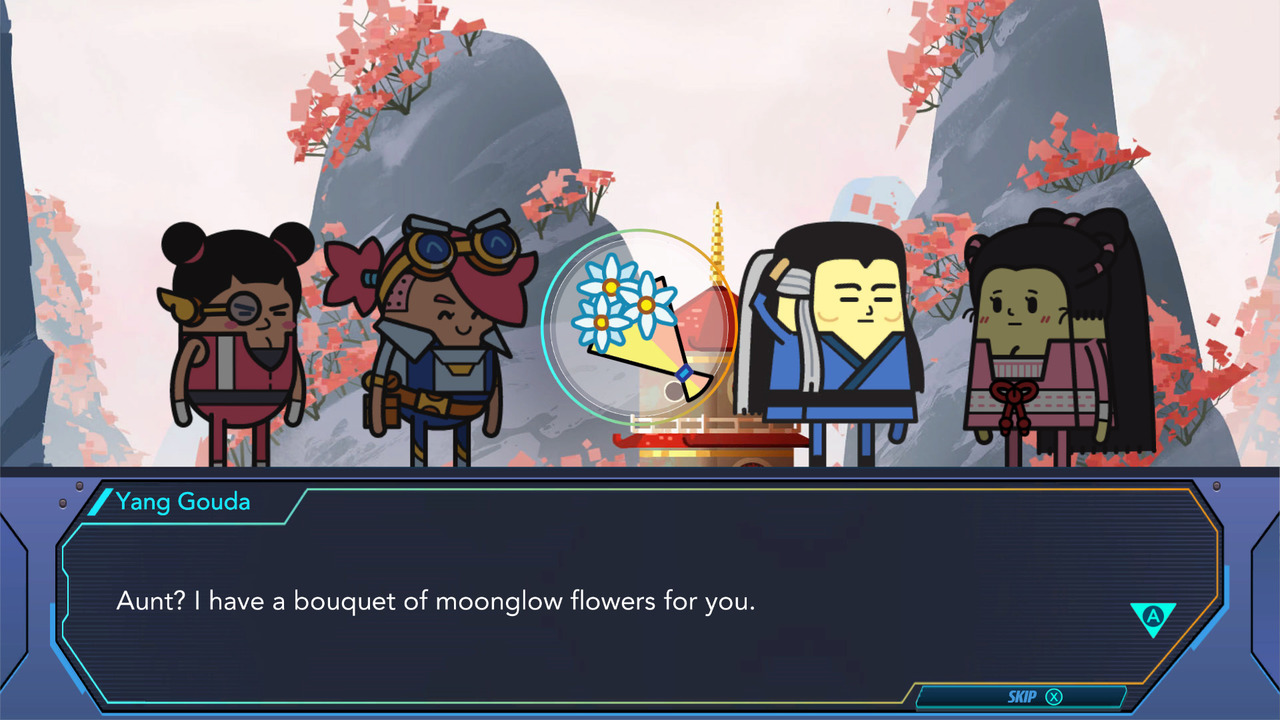Click the SKIP label in the bottom bar
Image resolution: width=1280 pixels, height=720 pixels.
coord(1022,696)
